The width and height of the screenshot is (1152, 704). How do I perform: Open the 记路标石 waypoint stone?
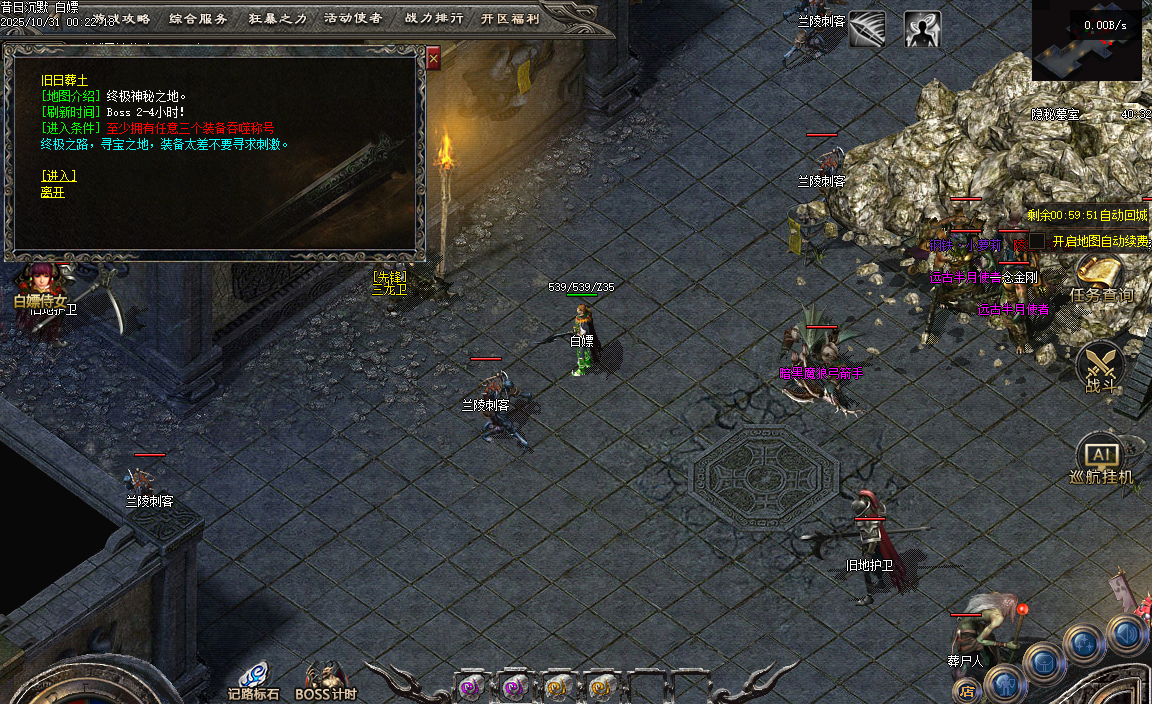253,680
